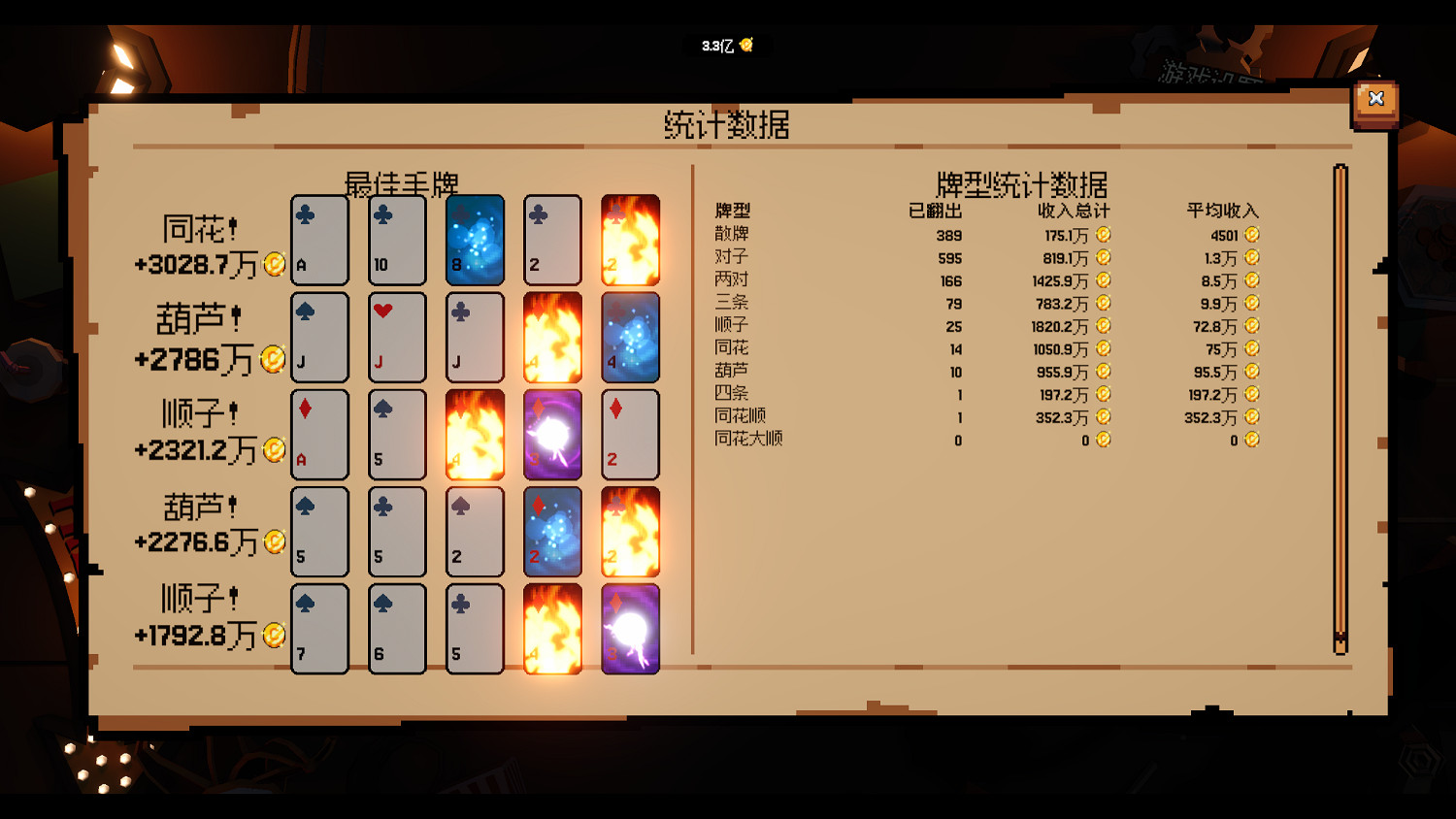Click the jack of hearts card
Viewport: 1456px width, 819px height.
[x=397, y=337]
